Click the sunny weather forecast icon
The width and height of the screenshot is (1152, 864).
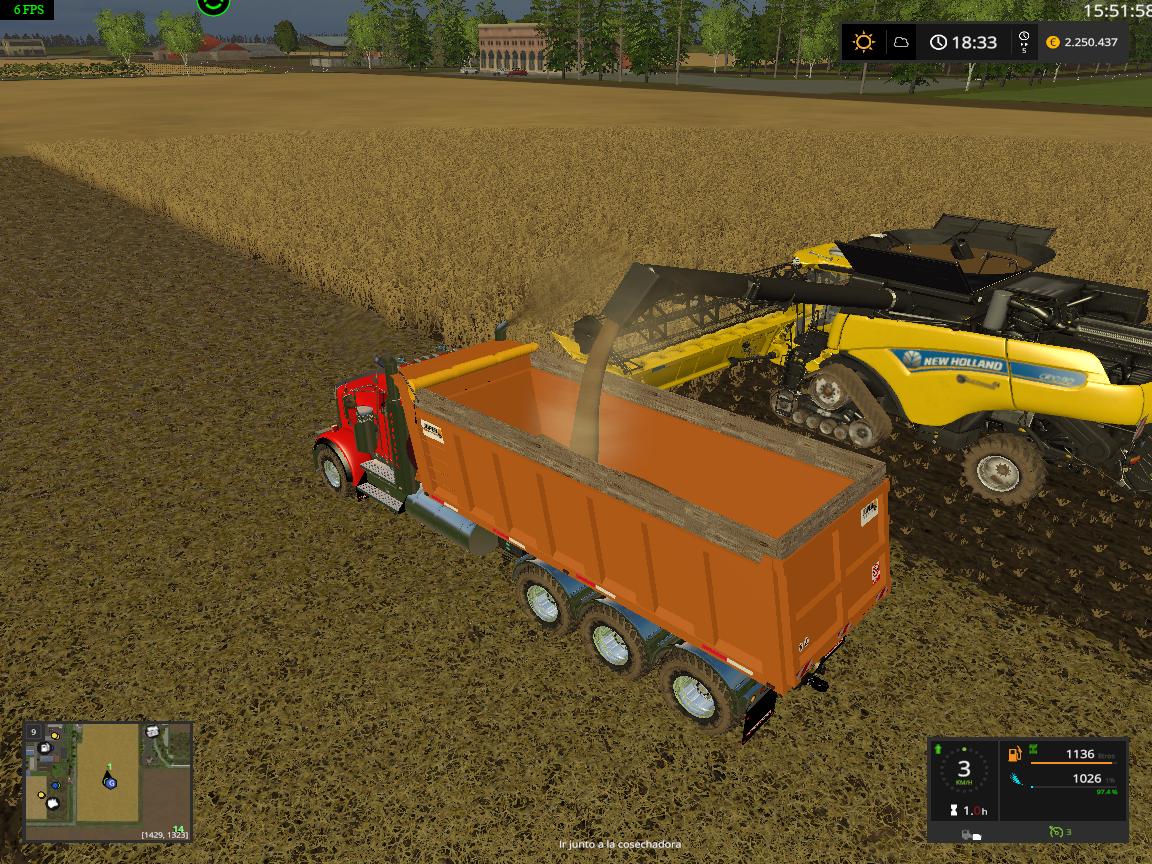(863, 42)
